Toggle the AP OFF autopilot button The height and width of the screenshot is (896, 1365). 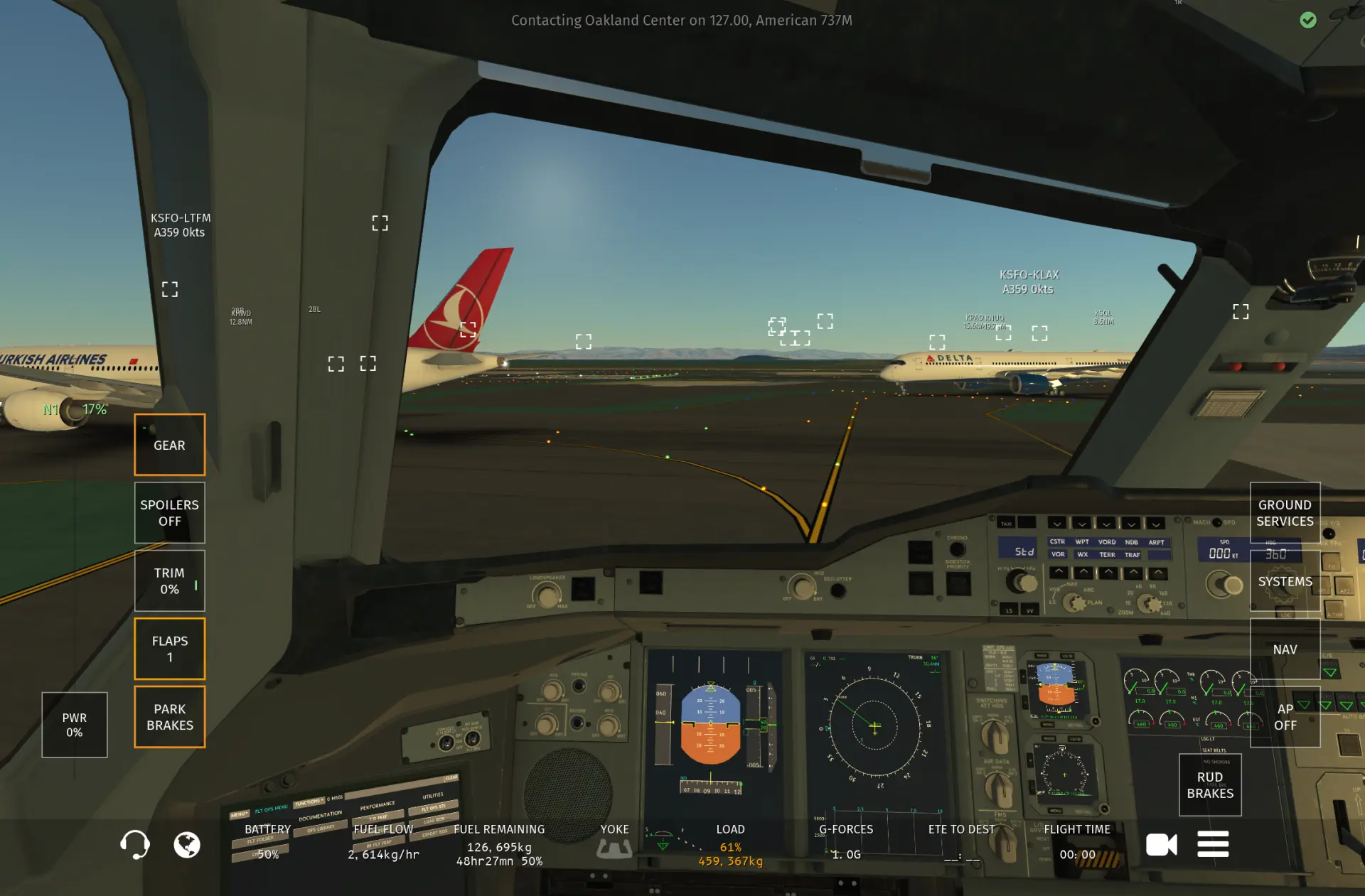tap(1285, 716)
